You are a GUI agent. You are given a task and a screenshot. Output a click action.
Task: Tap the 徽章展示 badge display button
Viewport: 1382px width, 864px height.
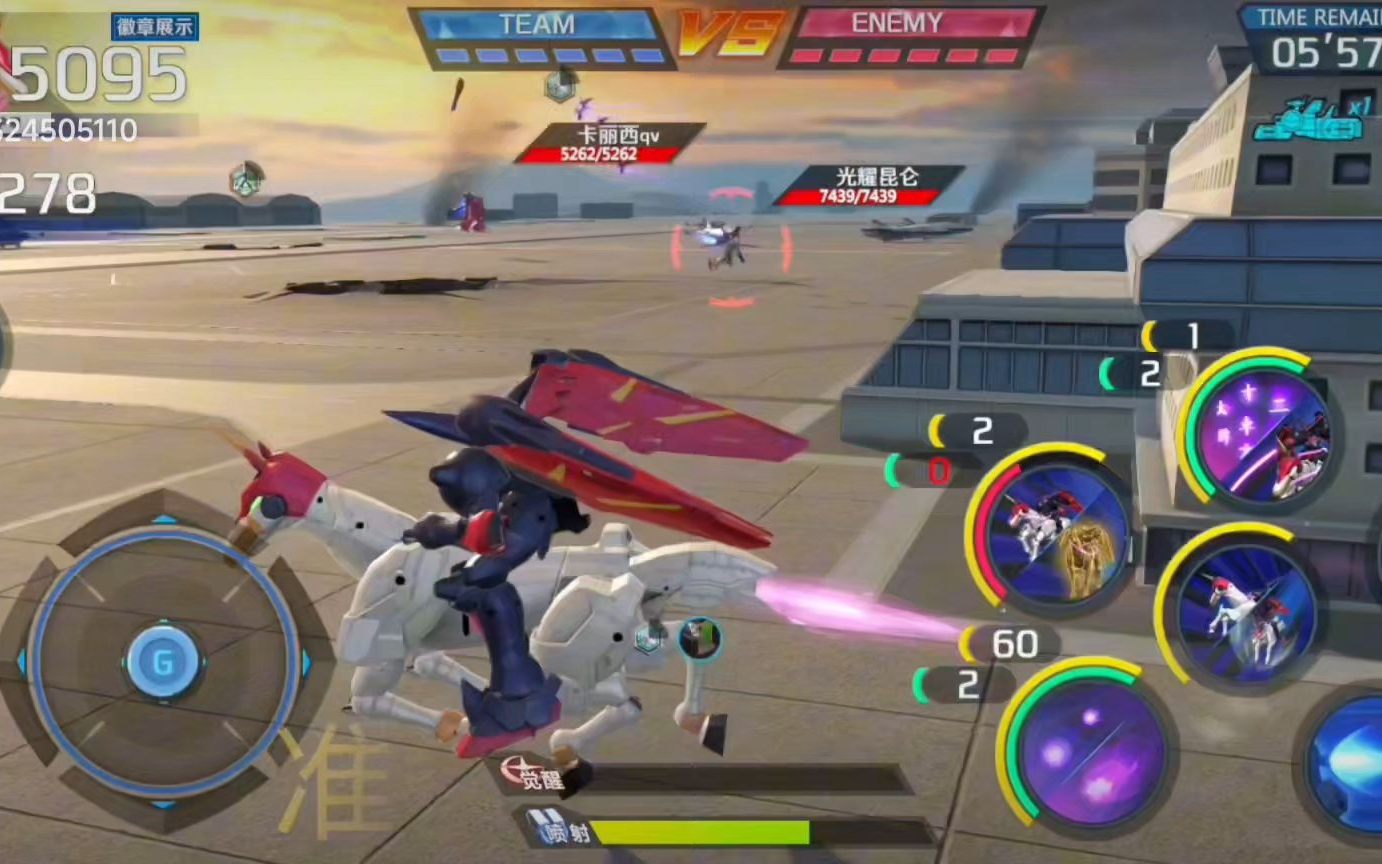tap(155, 27)
